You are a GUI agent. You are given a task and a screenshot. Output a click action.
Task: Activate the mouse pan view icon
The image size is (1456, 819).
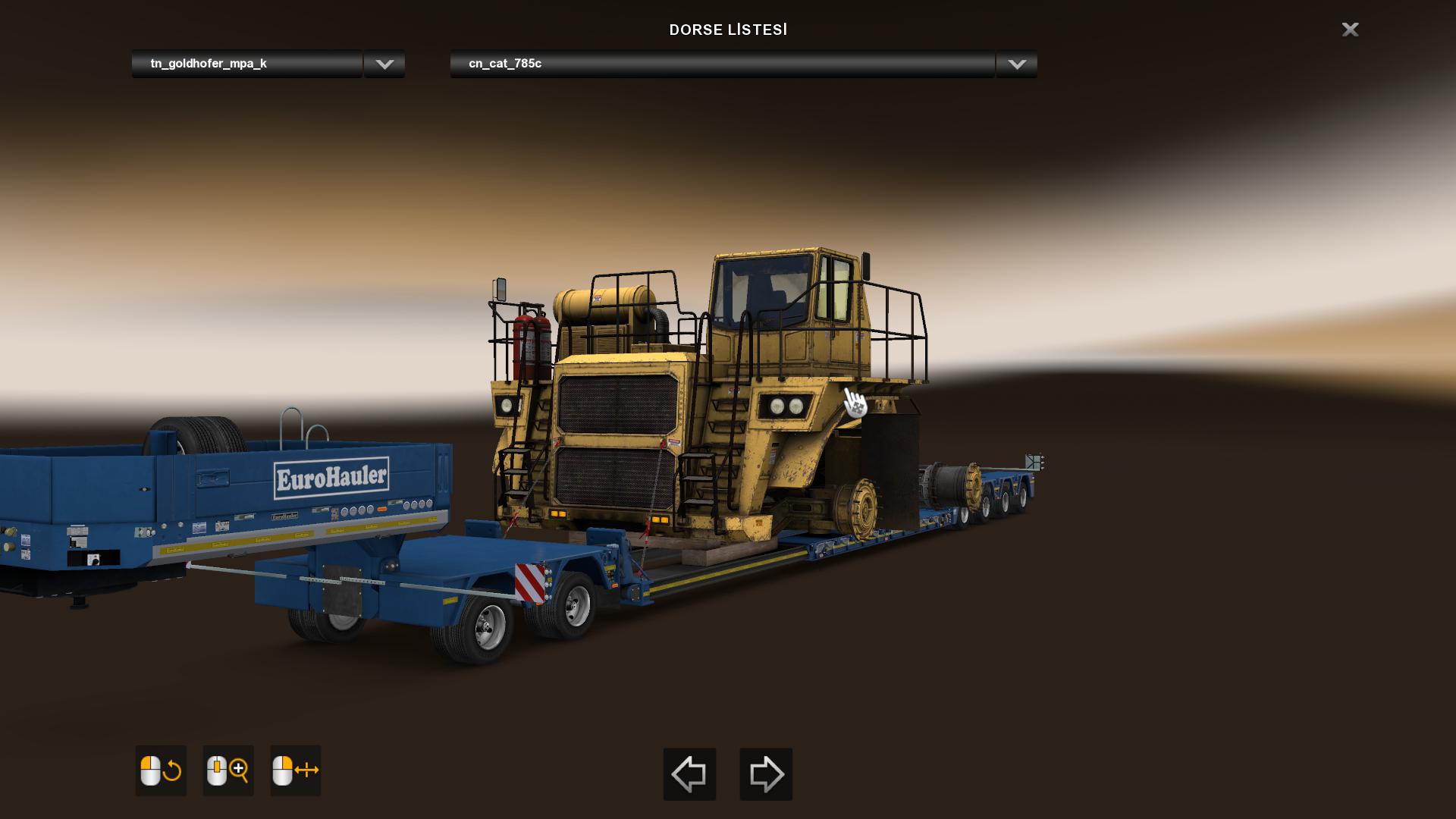pos(296,770)
